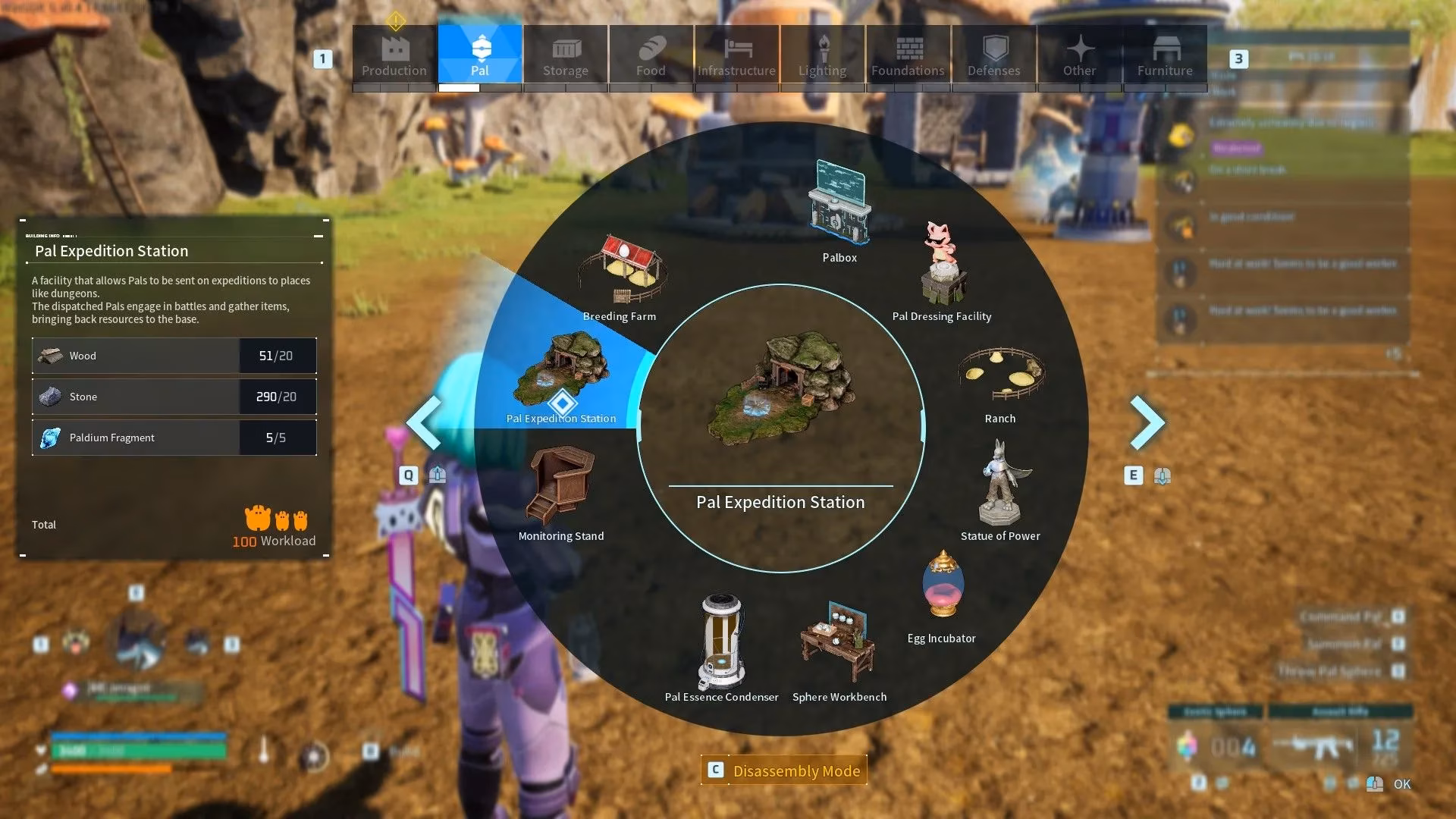Toggle Disassembly Mode

click(x=785, y=770)
